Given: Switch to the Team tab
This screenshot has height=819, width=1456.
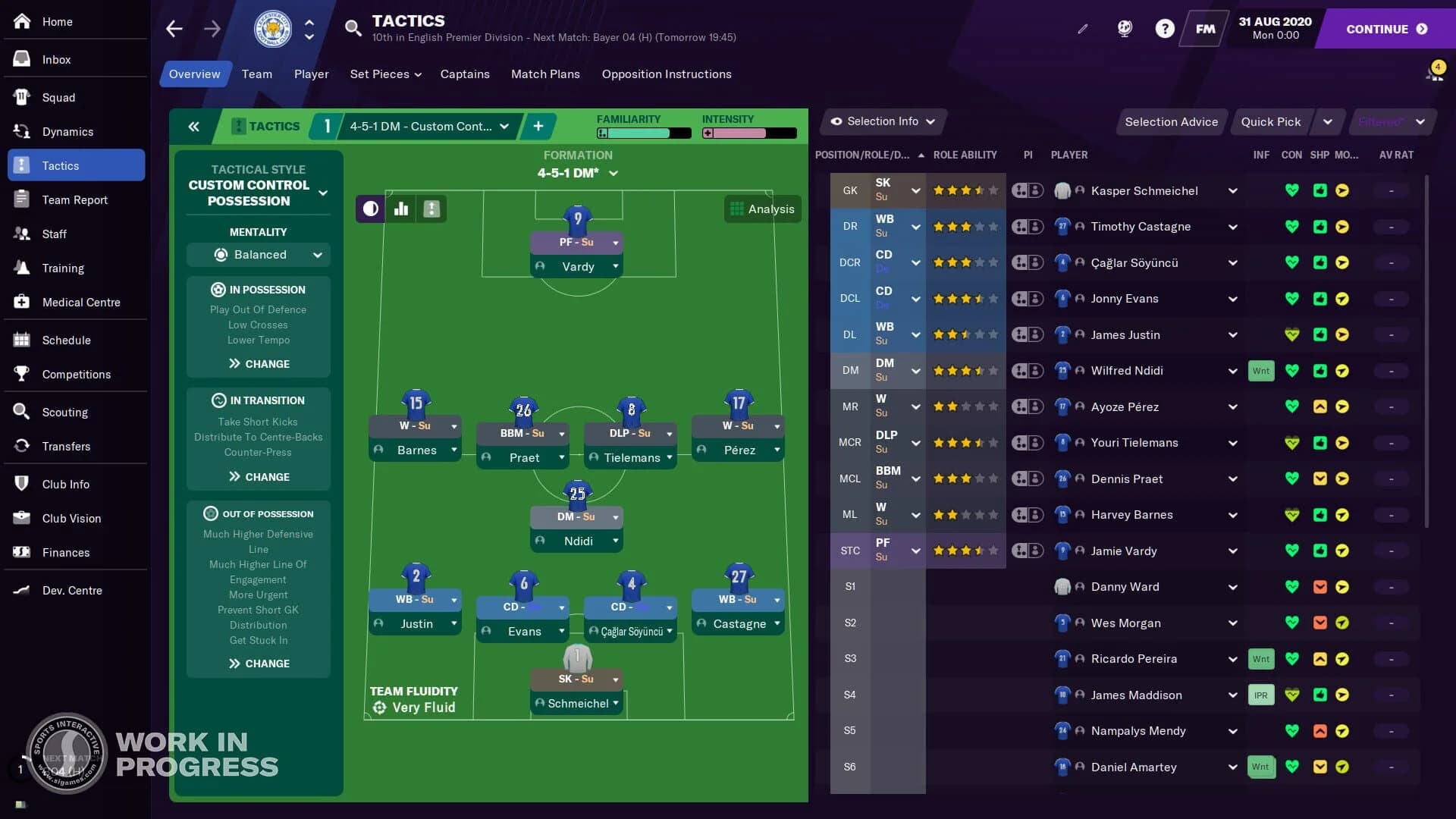Looking at the screenshot, I should (x=256, y=74).
